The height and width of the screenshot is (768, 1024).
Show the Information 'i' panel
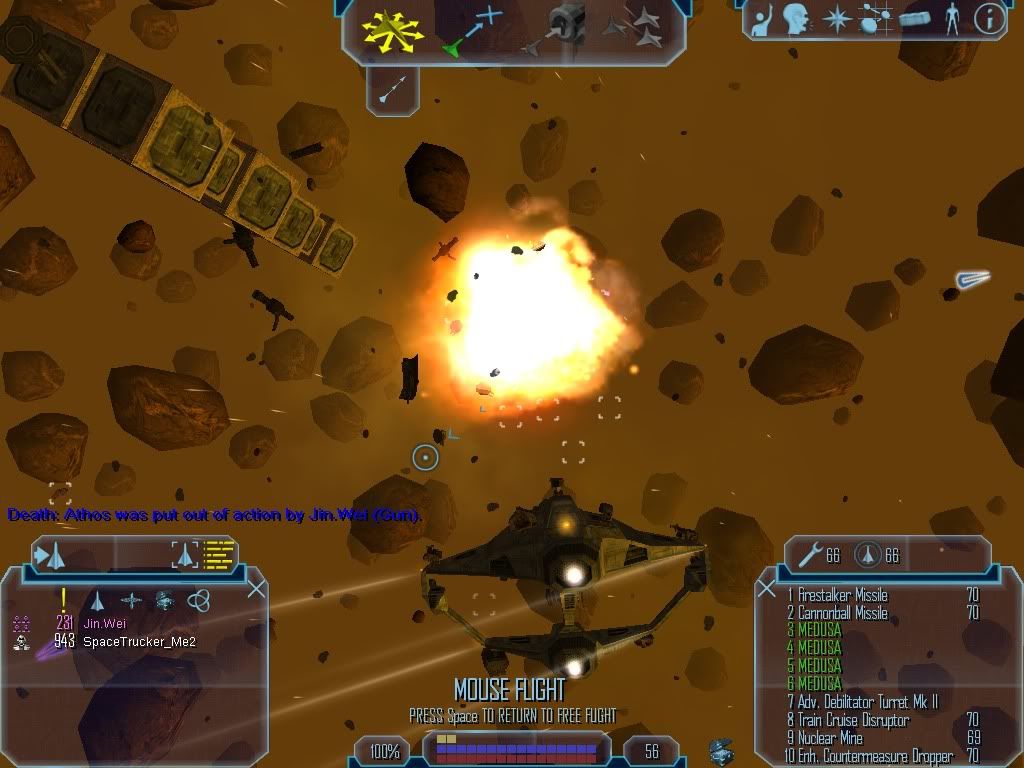[989, 20]
